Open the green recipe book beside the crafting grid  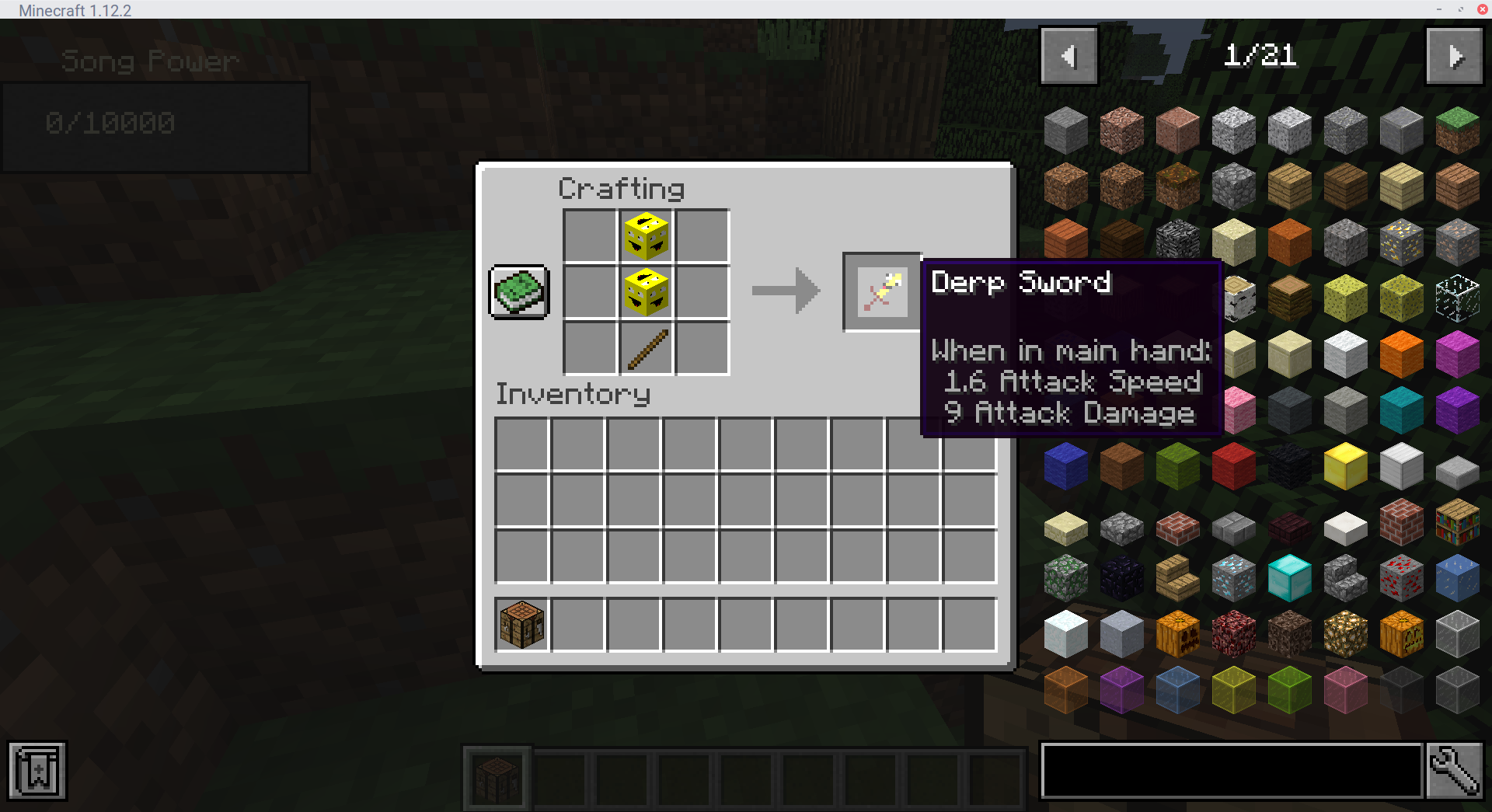[518, 291]
